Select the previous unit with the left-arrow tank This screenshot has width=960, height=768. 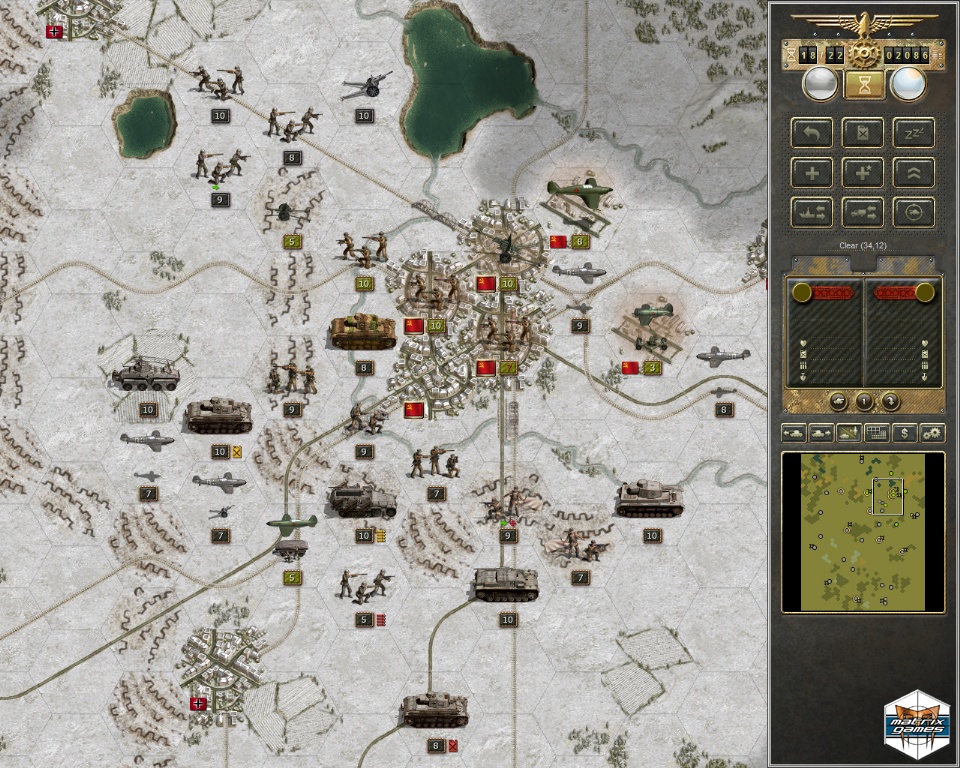795,433
